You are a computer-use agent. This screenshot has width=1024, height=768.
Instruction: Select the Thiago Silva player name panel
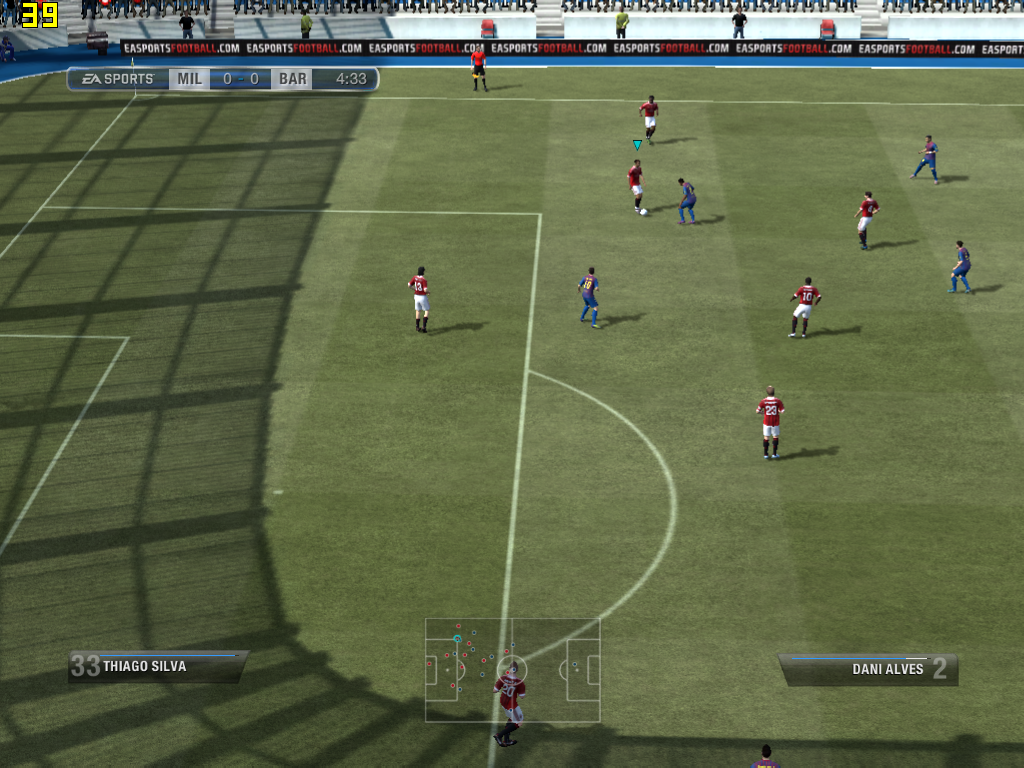pos(157,667)
